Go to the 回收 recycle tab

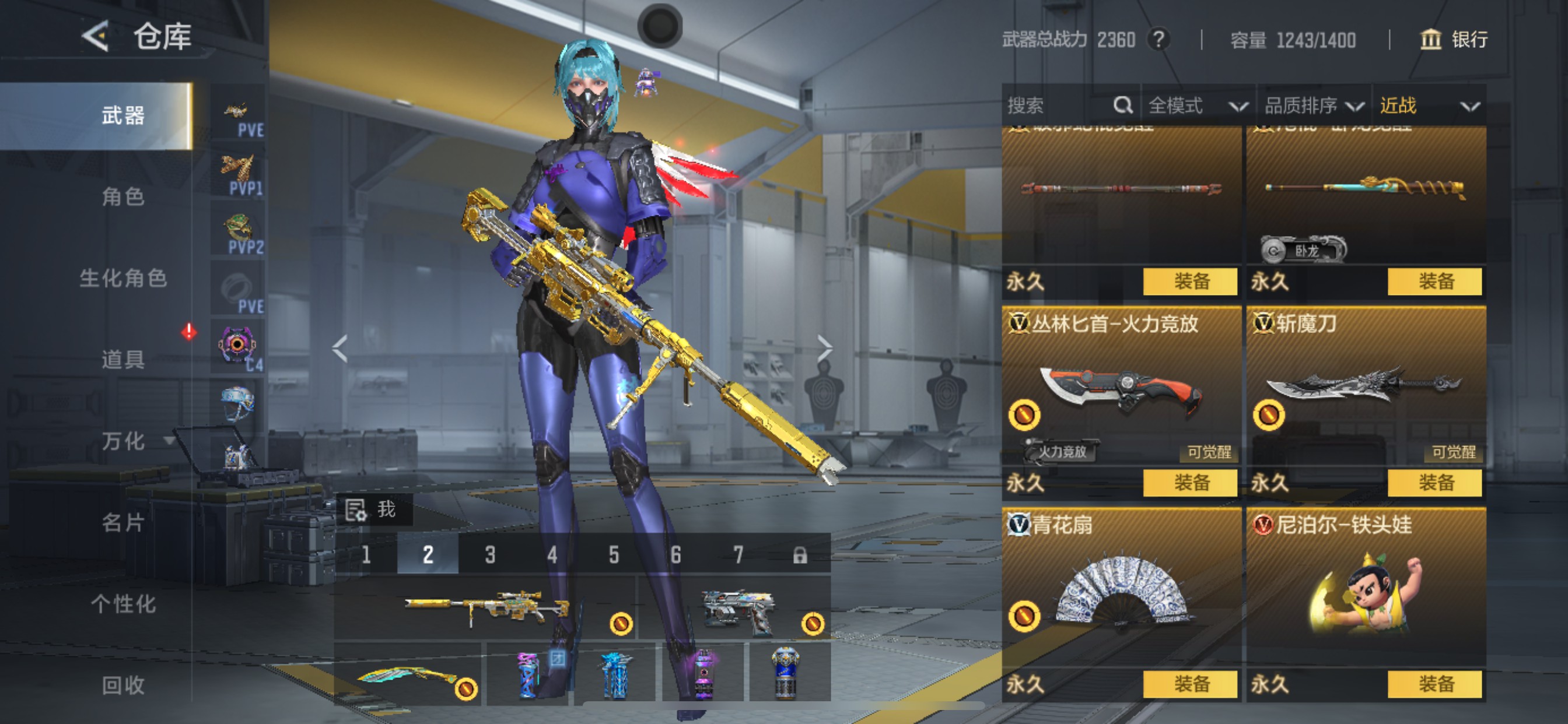123,685
